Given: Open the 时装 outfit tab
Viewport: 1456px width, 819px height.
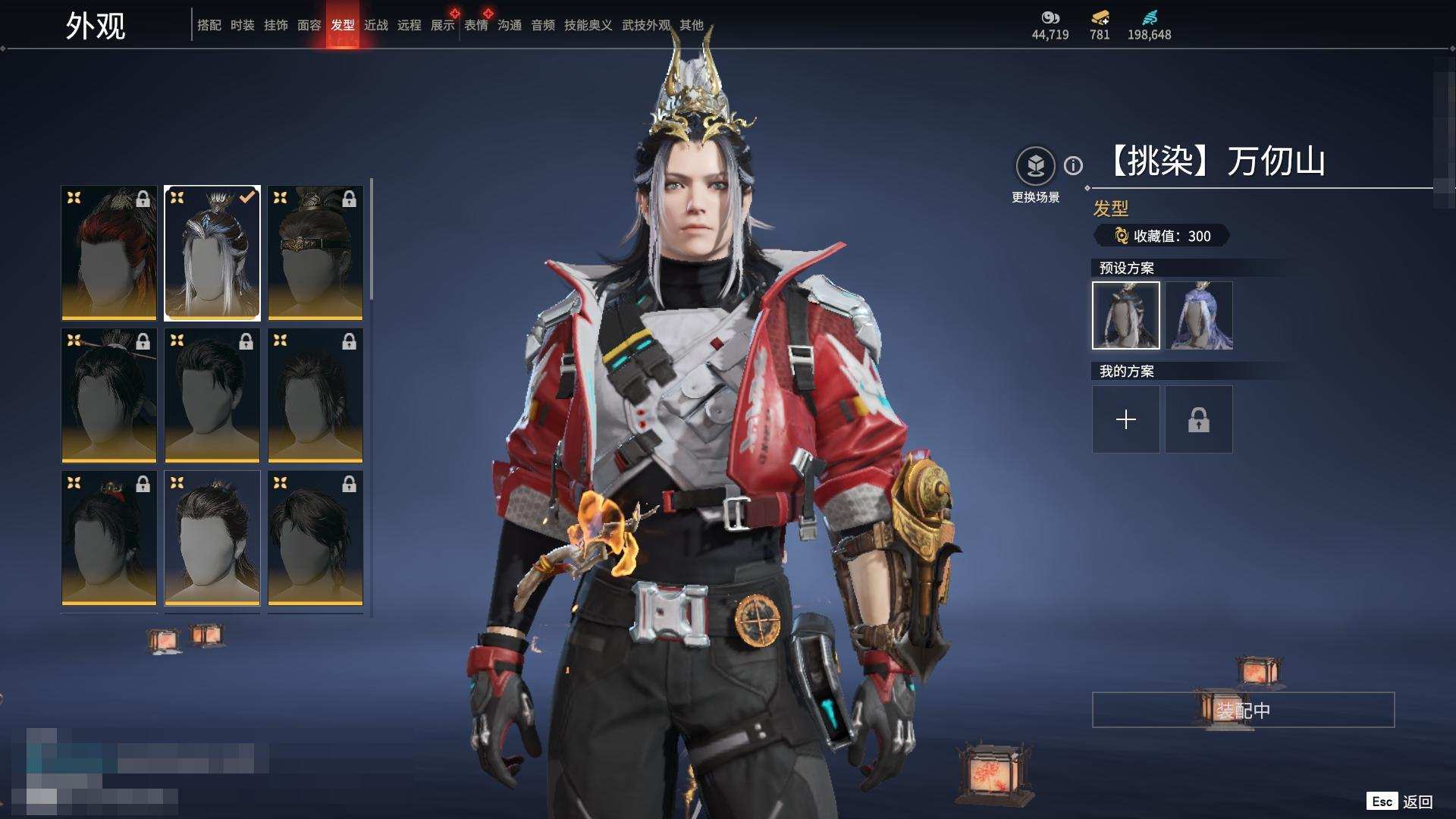Looking at the screenshot, I should (x=242, y=25).
